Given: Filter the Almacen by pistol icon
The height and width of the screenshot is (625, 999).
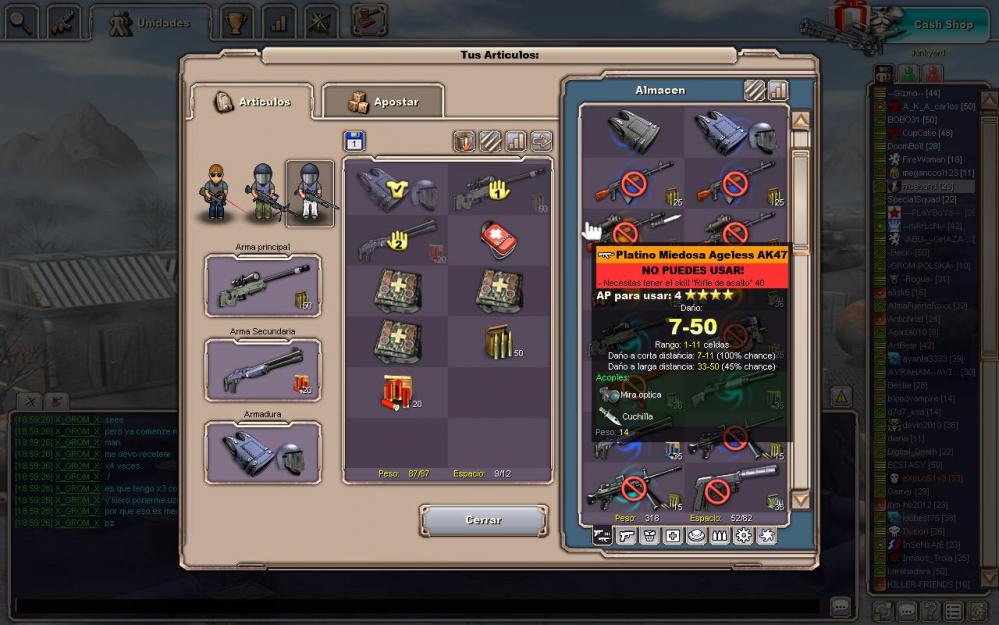Looking at the screenshot, I should [626, 536].
